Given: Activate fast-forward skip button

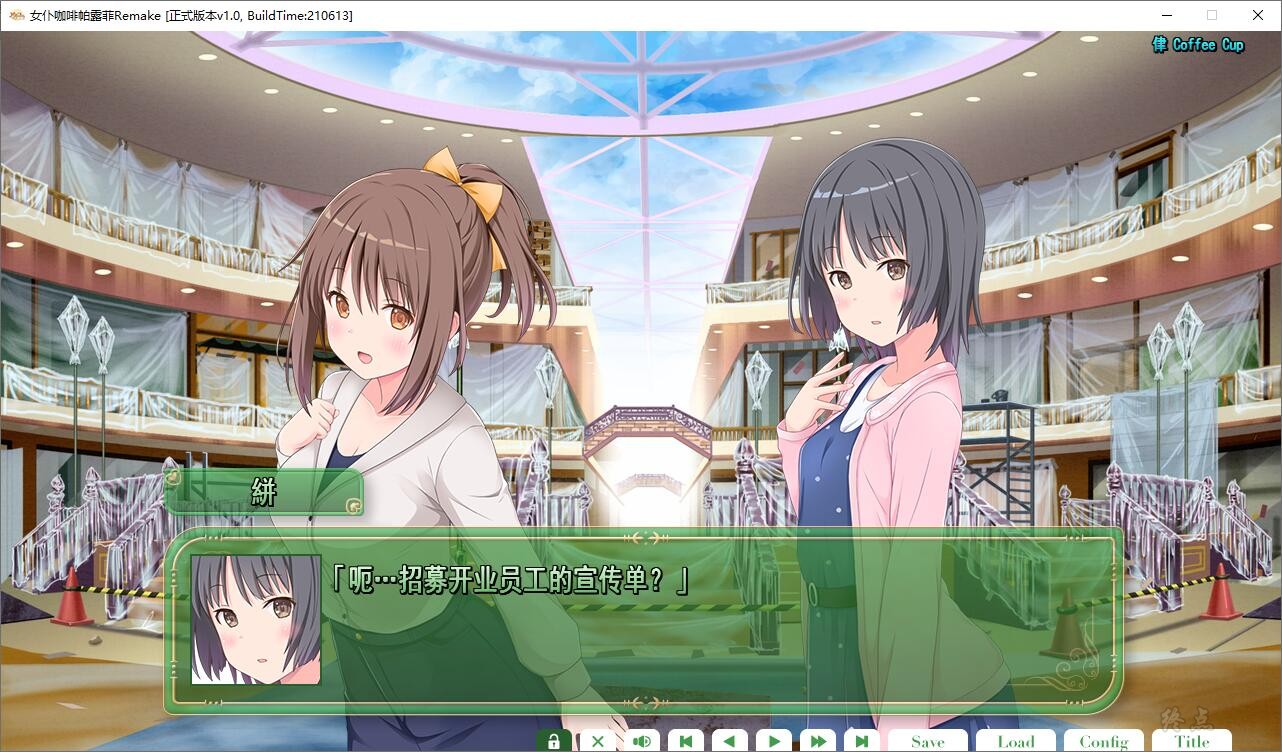Looking at the screenshot, I should pyautogui.click(x=817, y=741).
